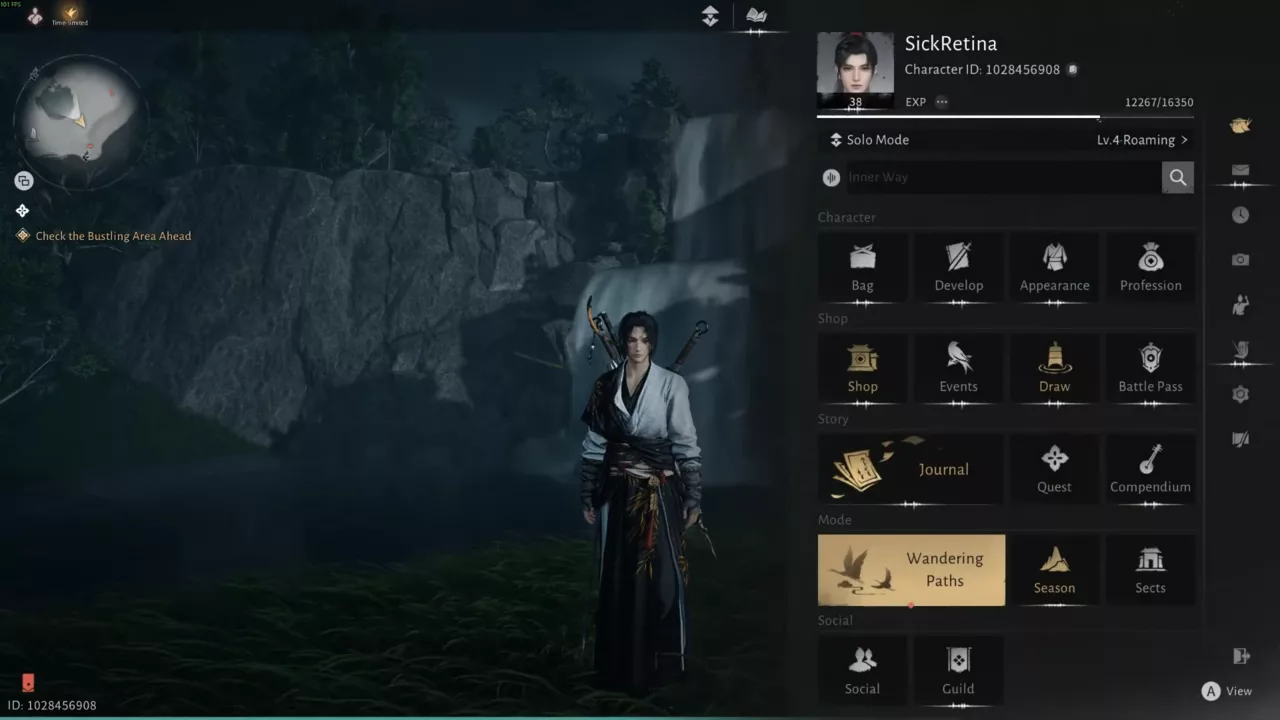Screen dimensions: 1280x720
Task: Select the Wandering Paths mode
Action: [911, 570]
